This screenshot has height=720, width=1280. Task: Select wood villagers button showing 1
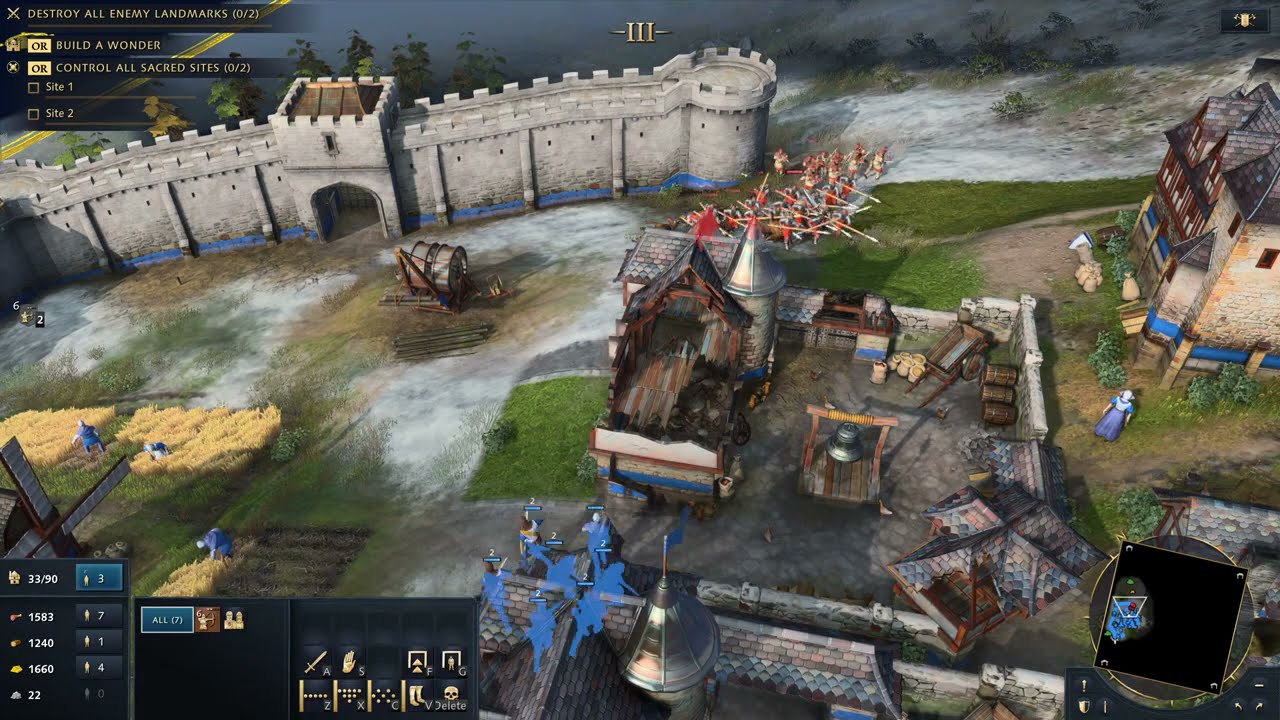click(x=100, y=642)
